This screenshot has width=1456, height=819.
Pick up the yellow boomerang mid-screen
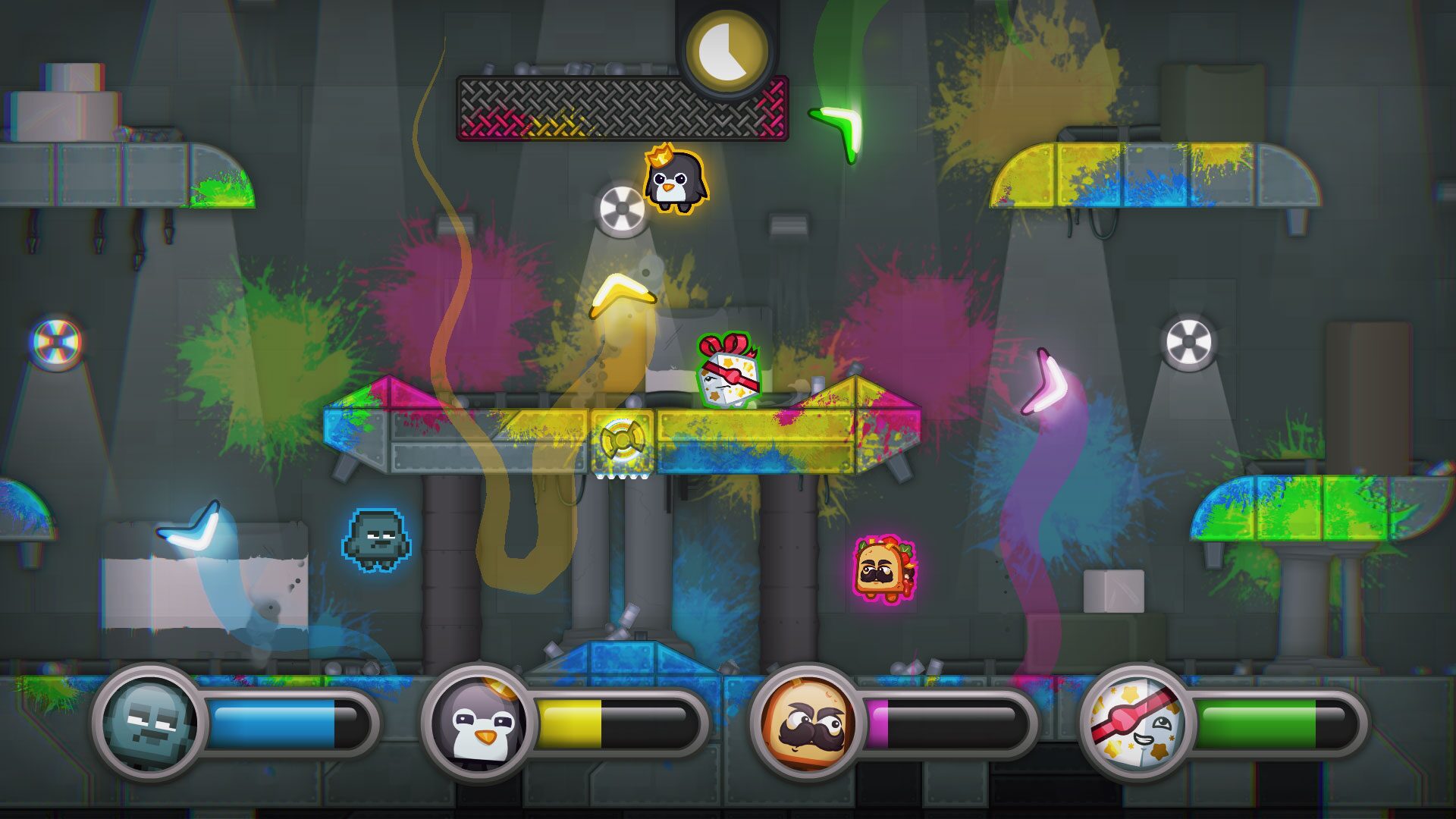point(623,296)
